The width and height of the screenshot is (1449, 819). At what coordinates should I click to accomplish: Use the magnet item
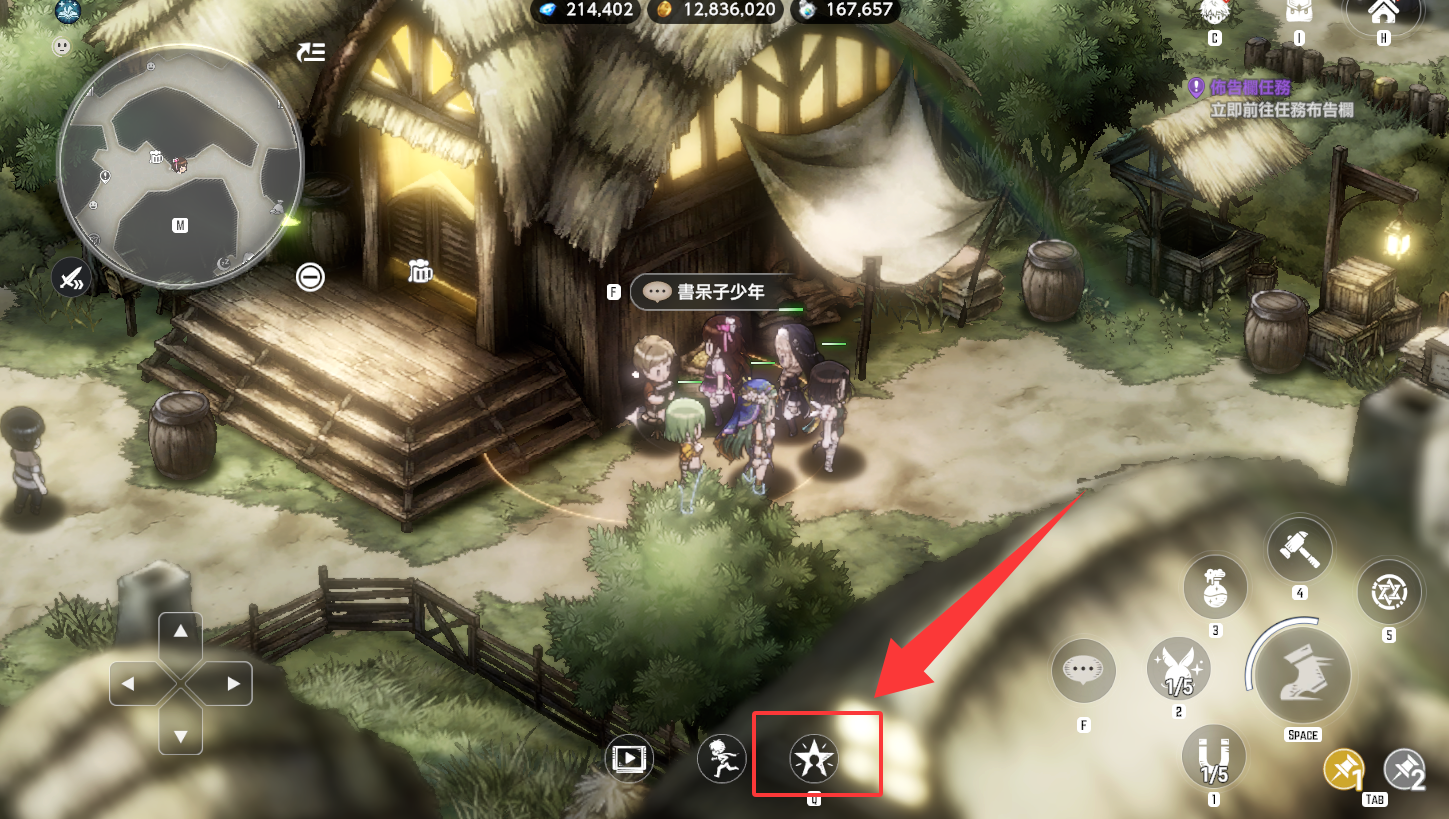pos(1214,757)
